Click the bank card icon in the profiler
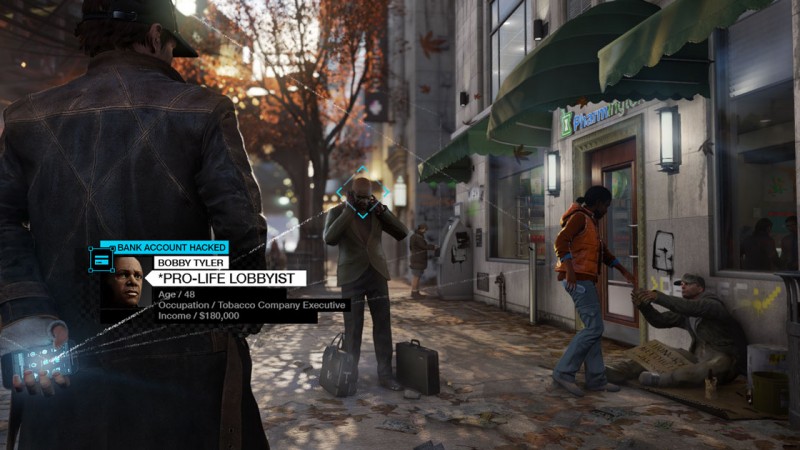This screenshot has height=450, width=800. pyautogui.click(x=100, y=260)
